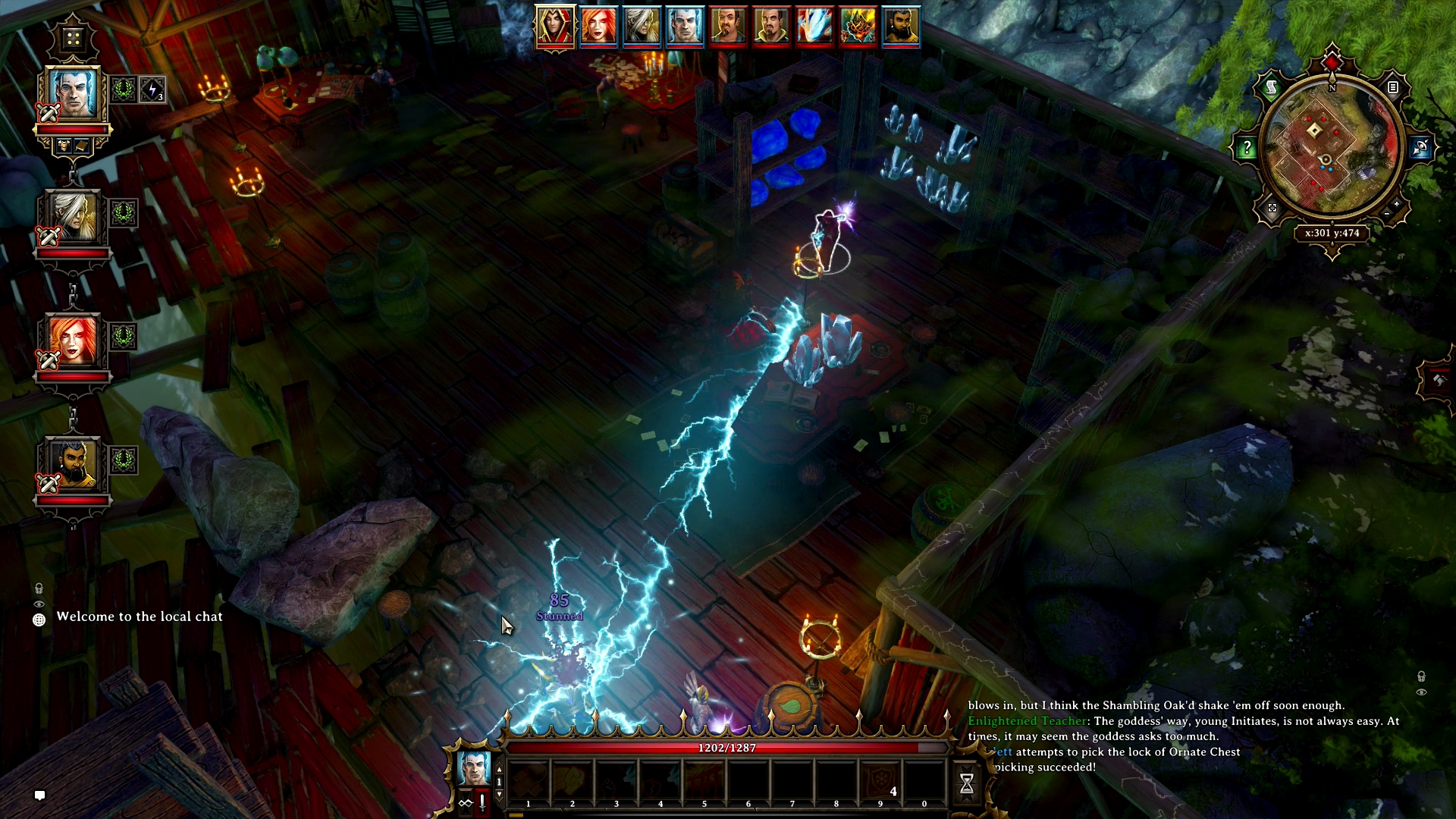Zoom in the minimap with plus button
1456x819 pixels.
pyautogui.click(x=1396, y=204)
